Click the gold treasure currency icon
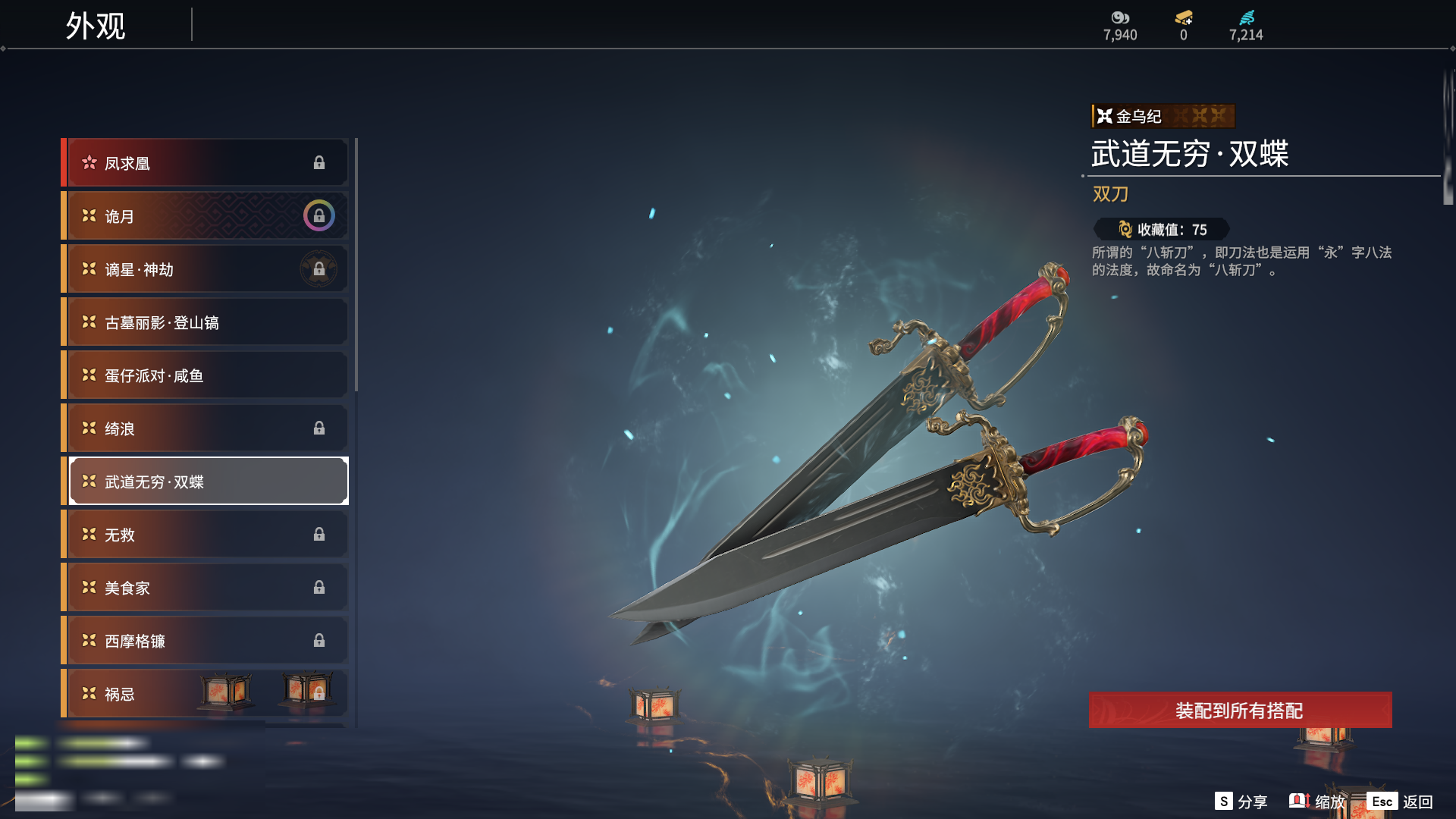The width and height of the screenshot is (1456, 819). point(1184,17)
